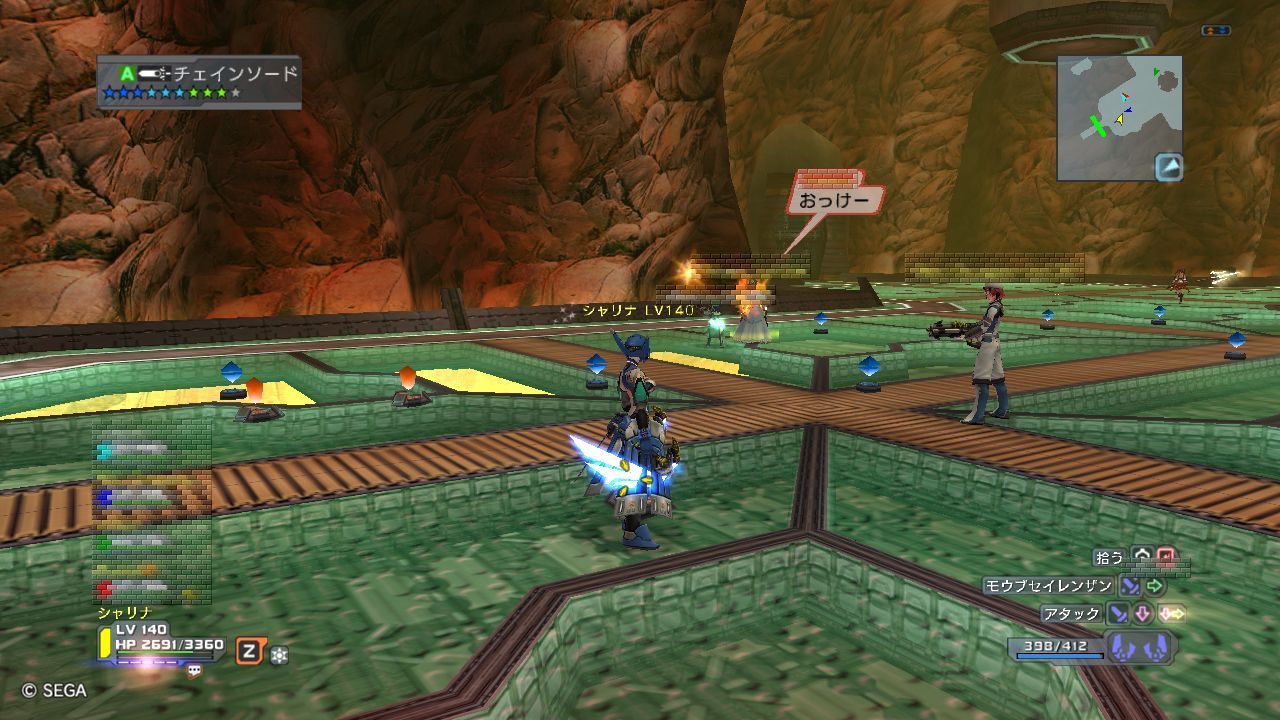Click the おっけー chat speech bubble

(835, 200)
